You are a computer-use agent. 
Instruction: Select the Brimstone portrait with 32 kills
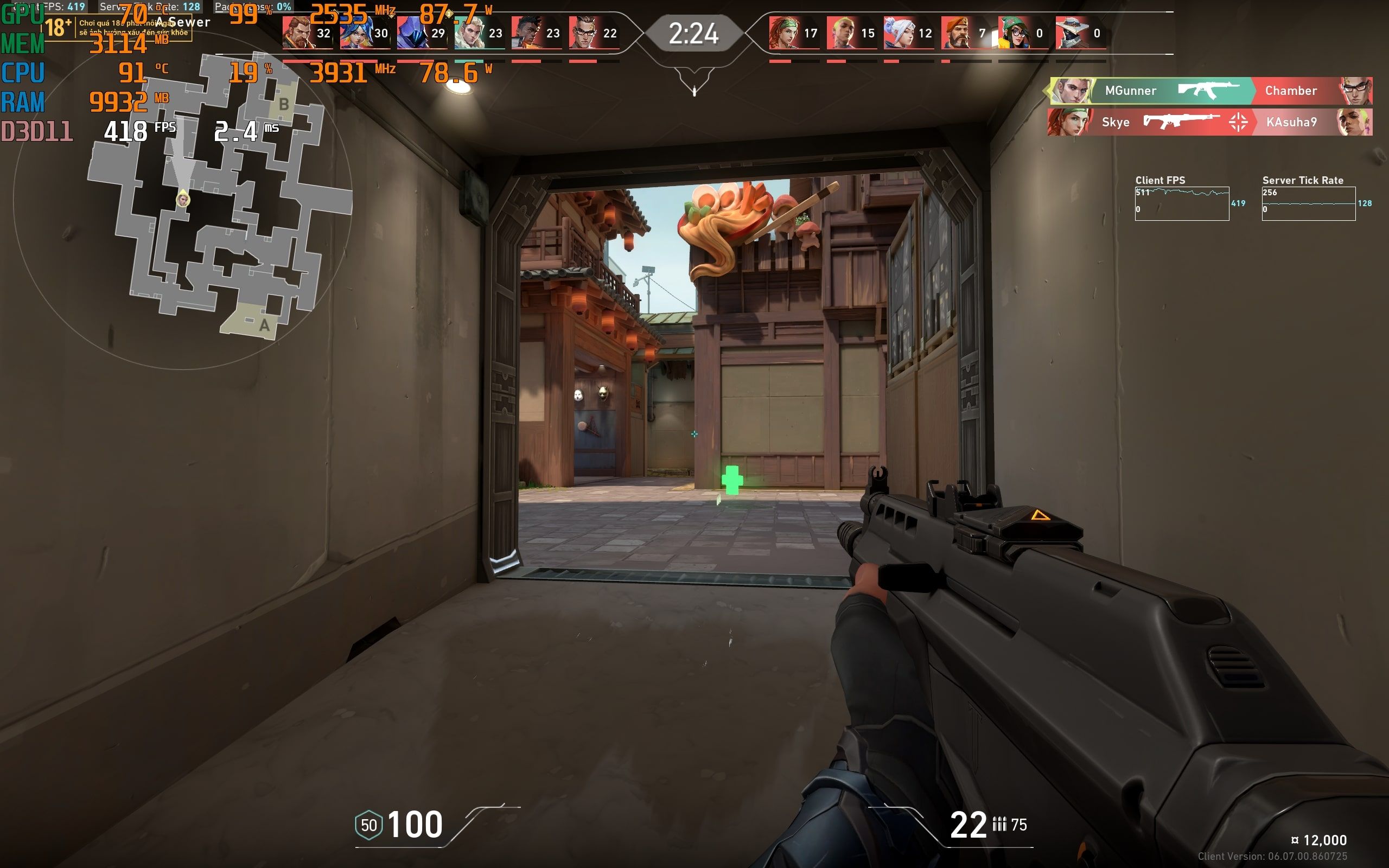click(x=297, y=33)
